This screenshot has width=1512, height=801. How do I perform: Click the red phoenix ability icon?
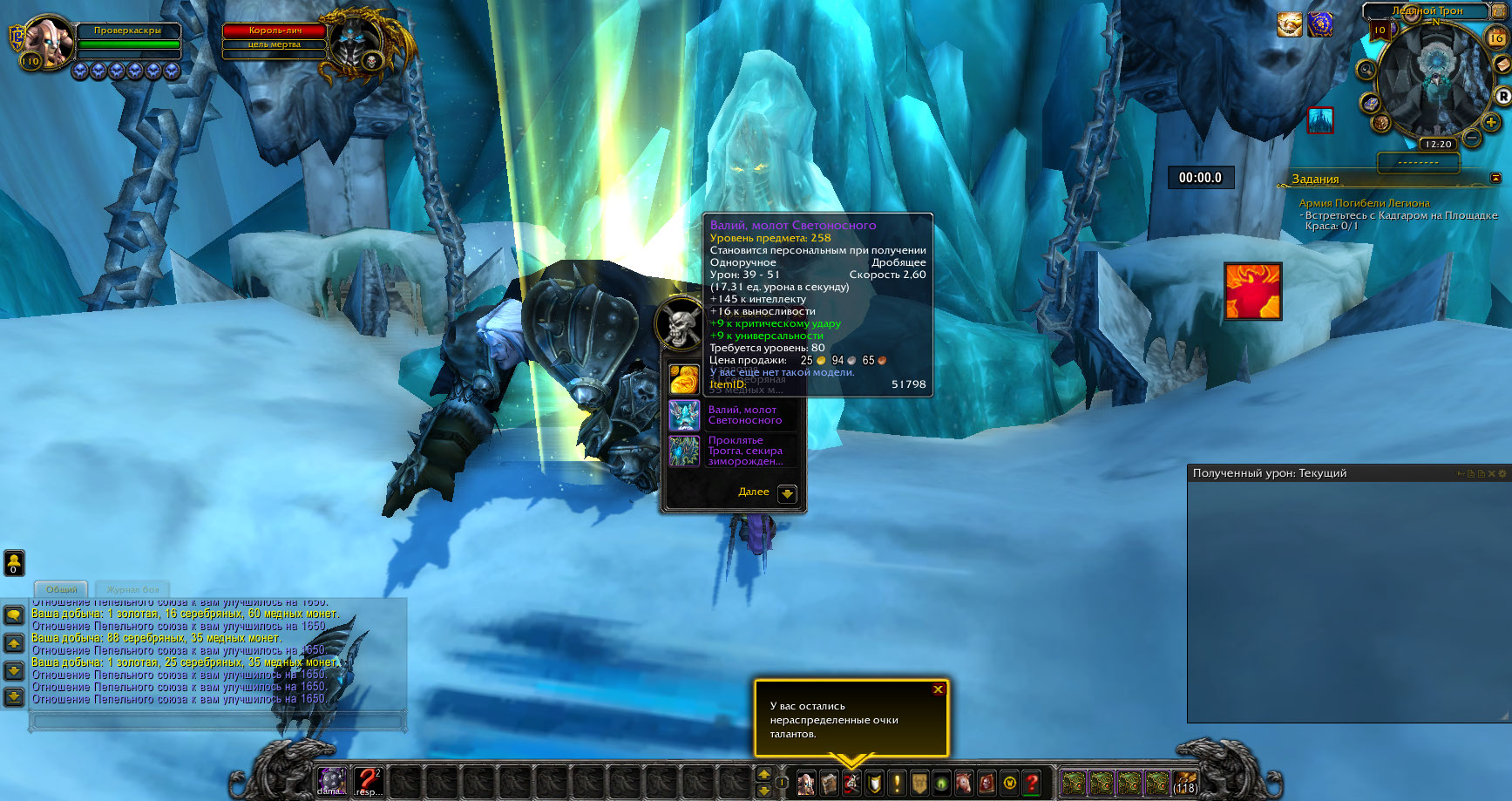[x=1252, y=292]
